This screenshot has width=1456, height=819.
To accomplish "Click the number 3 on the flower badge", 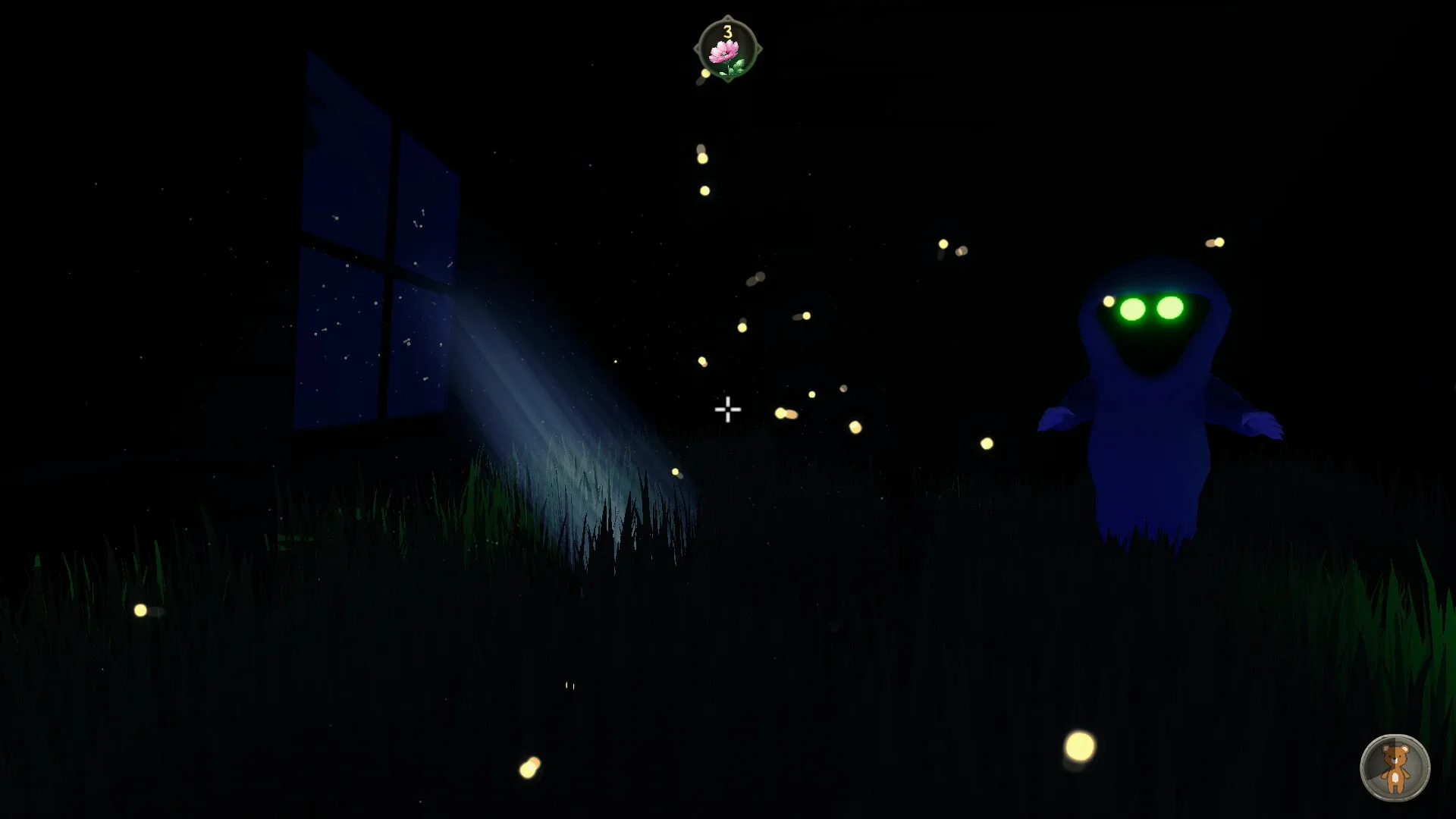I will pos(726,31).
